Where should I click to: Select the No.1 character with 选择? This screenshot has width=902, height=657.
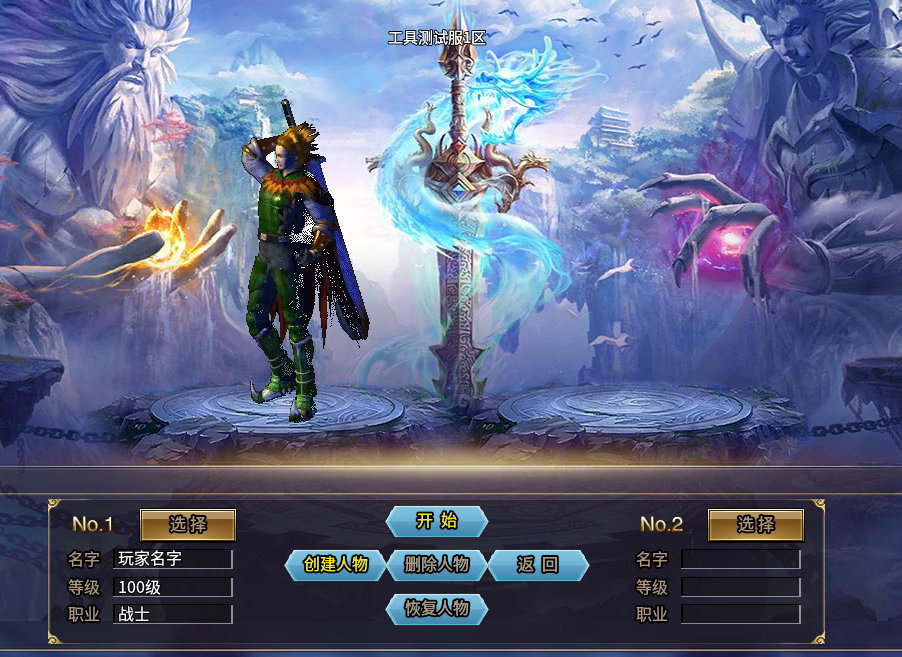pyautogui.click(x=188, y=525)
